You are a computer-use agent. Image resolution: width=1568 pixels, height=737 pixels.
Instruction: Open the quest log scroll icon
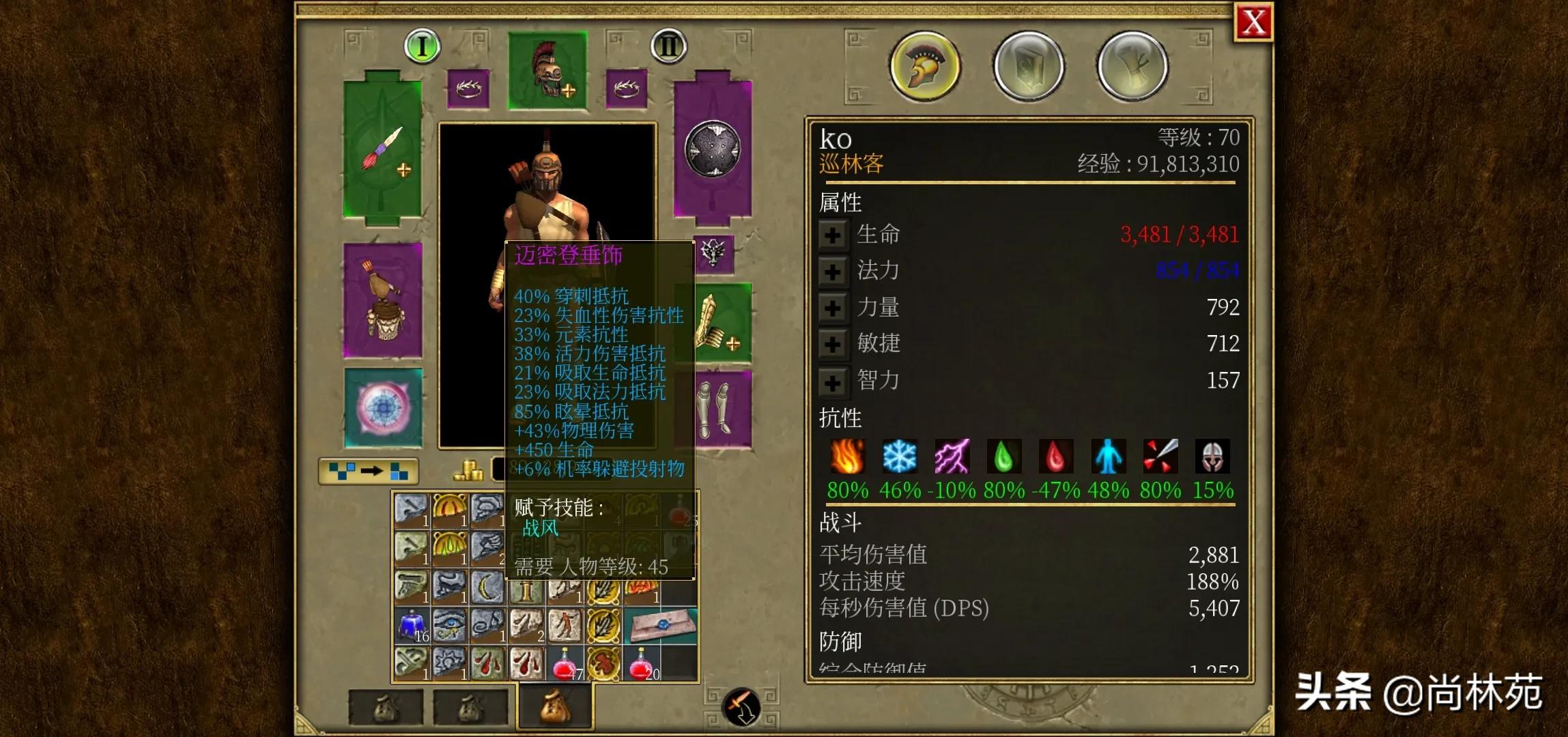coord(1132,65)
